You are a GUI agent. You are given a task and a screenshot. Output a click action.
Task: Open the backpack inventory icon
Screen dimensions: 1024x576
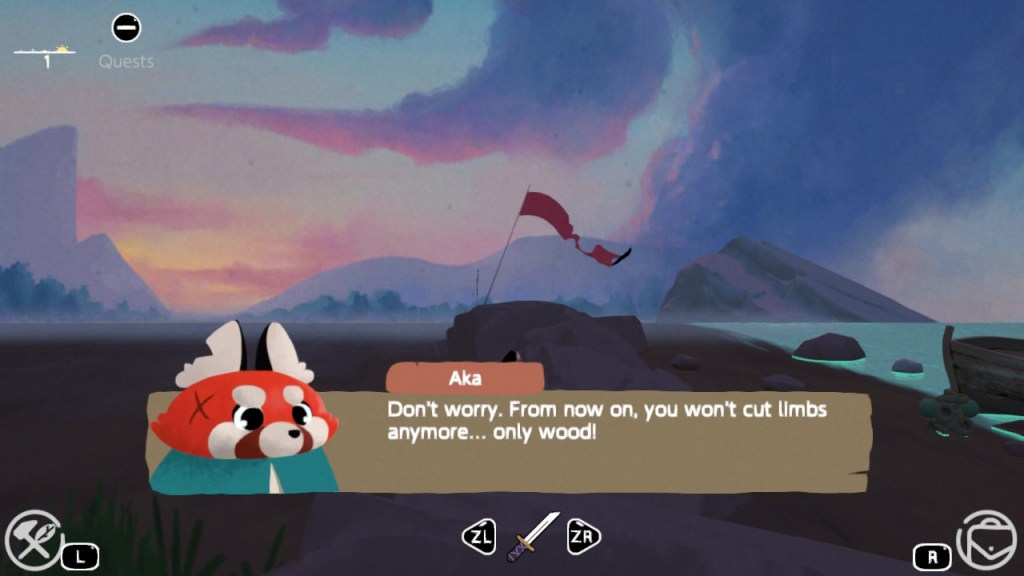[987, 540]
